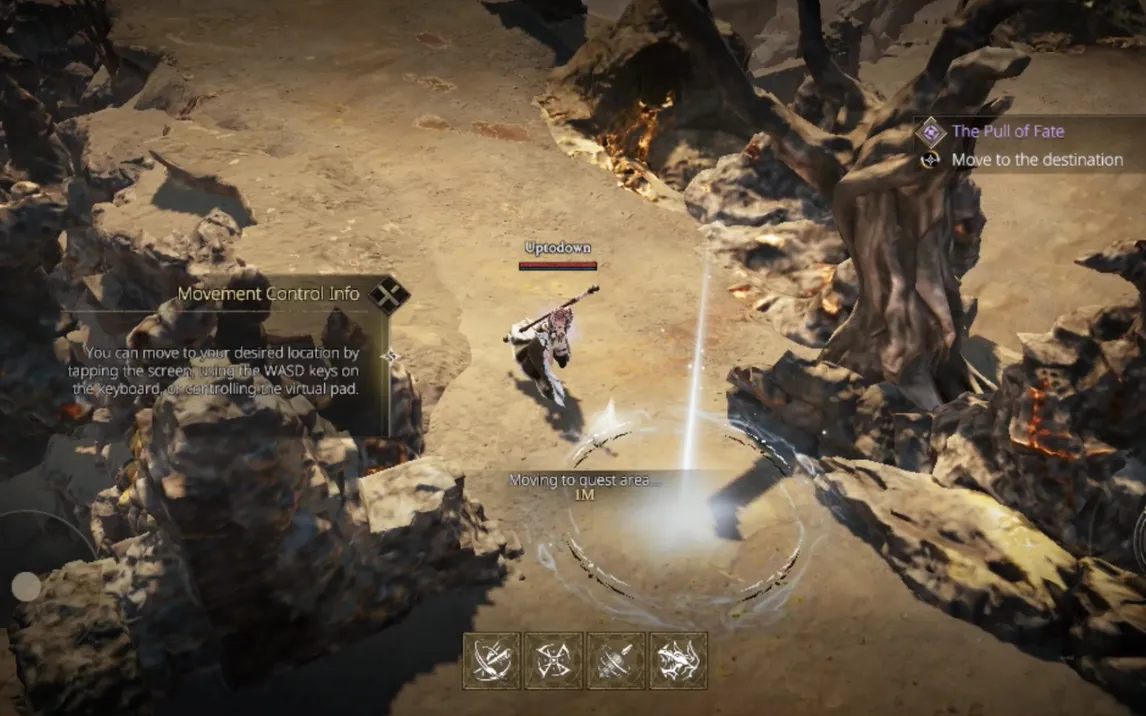Use the four-pointed cross blade skill
Image resolution: width=1146 pixels, height=716 pixels.
[553, 661]
